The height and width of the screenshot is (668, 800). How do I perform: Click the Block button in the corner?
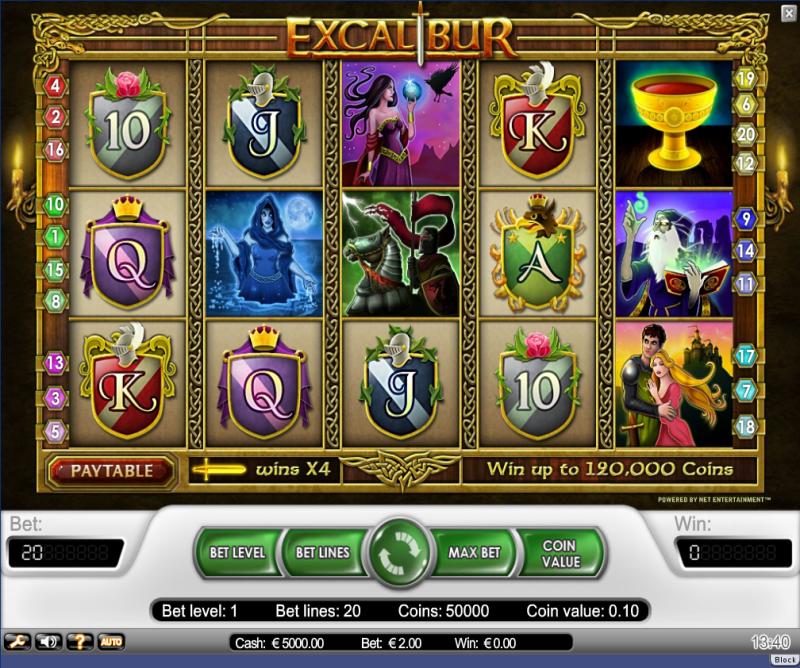(784, 660)
